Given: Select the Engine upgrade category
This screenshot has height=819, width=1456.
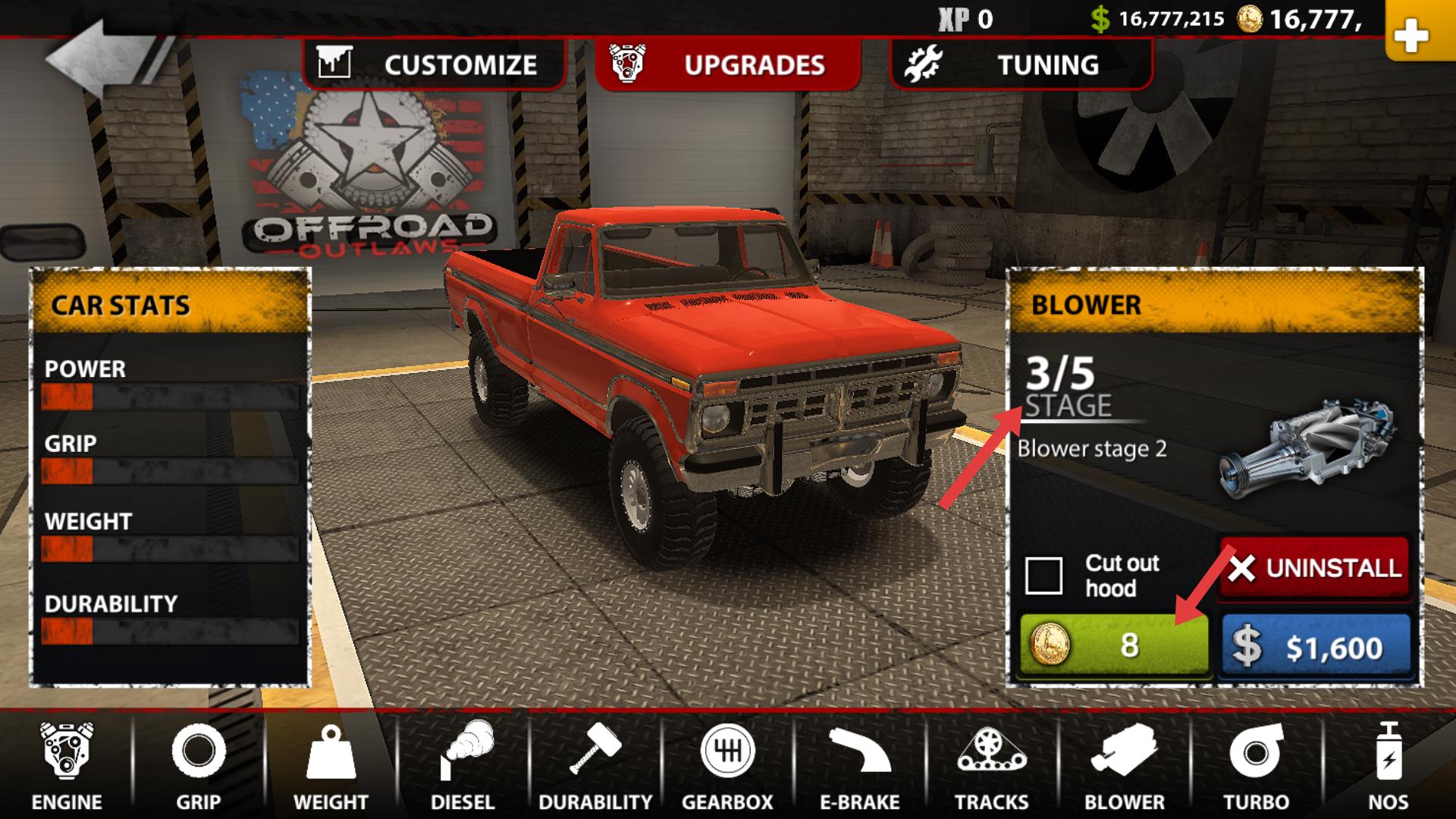Looking at the screenshot, I should click(x=67, y=766).
